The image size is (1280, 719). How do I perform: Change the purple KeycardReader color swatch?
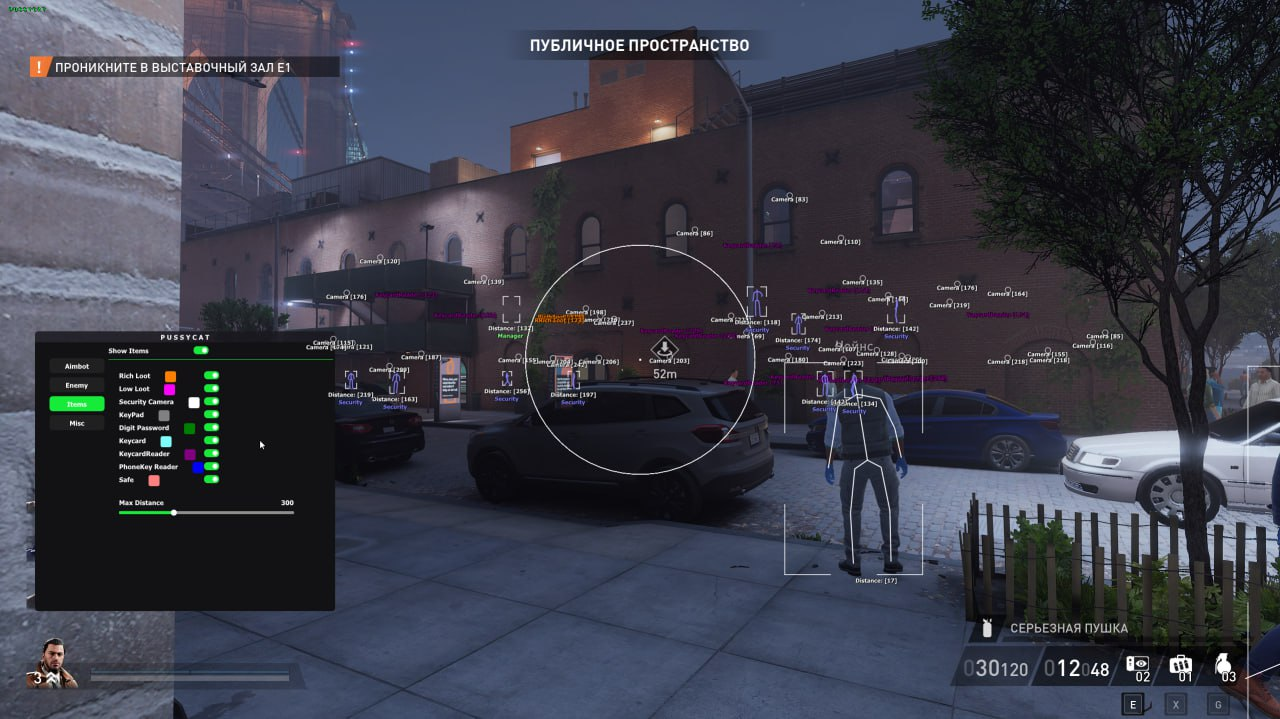coord(190,454)
